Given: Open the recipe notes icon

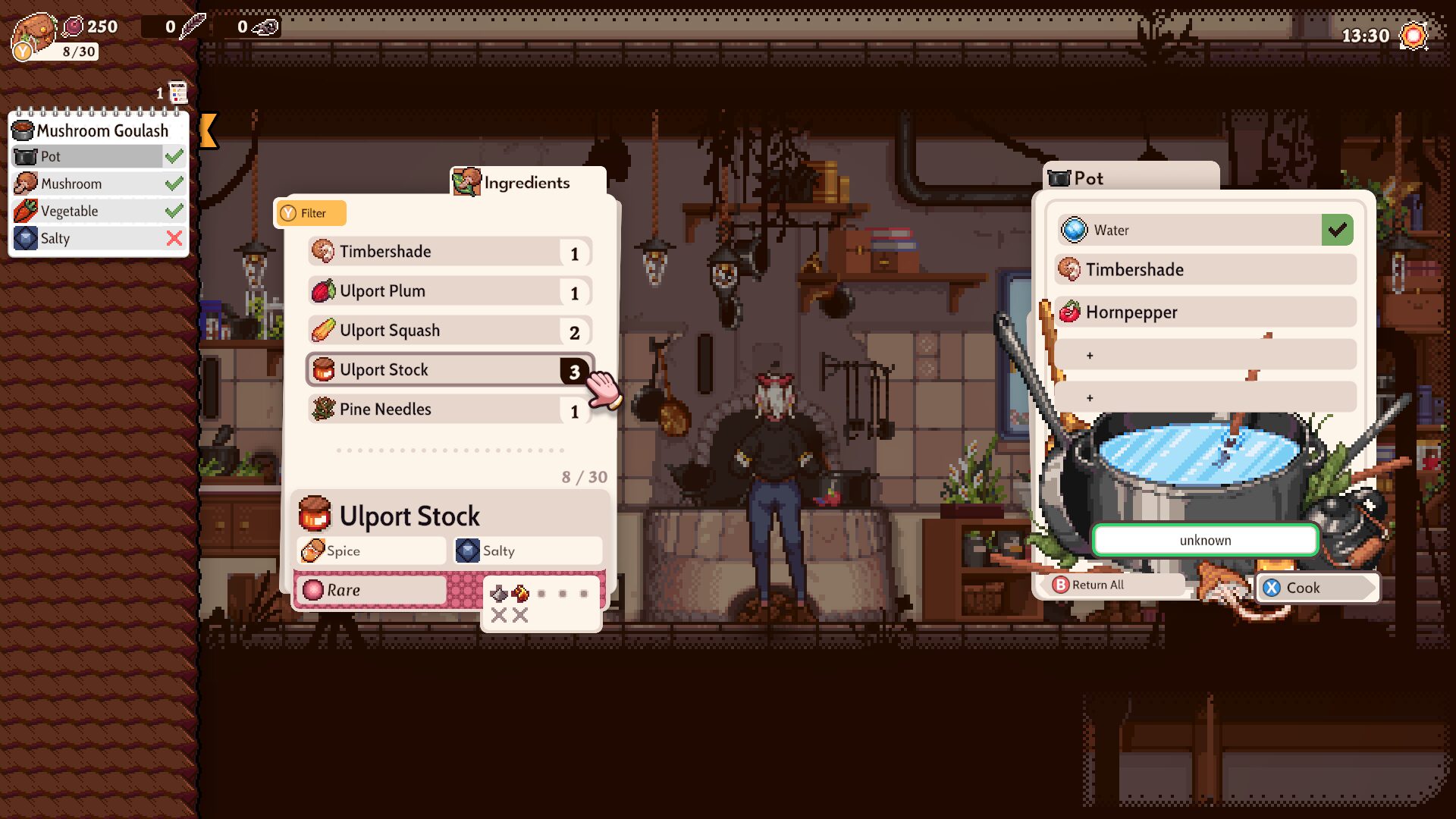Looking at the screenshot, I should pos(177,93).
